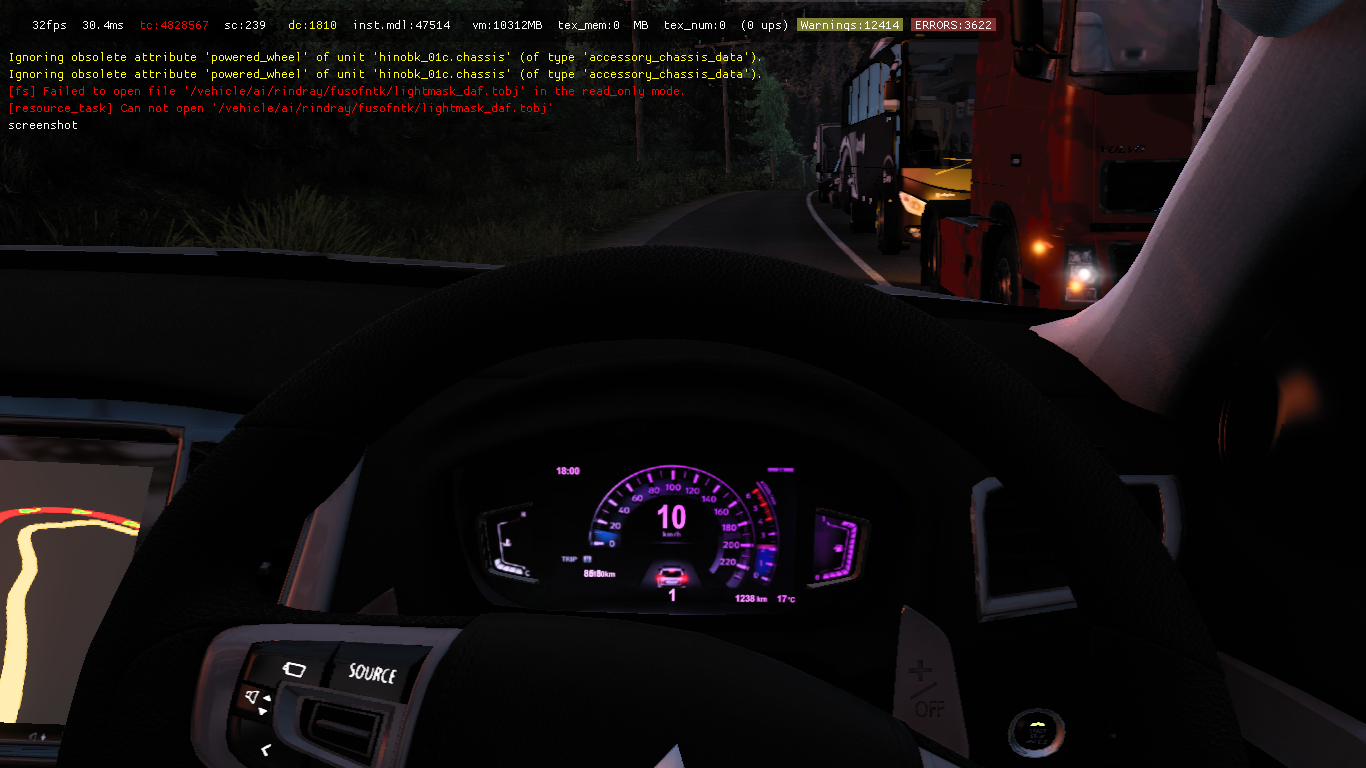This screenshot has width=1366, height=768.
Task: Click the cruise control indicator atop the speedometer
Action: [780, 469]
